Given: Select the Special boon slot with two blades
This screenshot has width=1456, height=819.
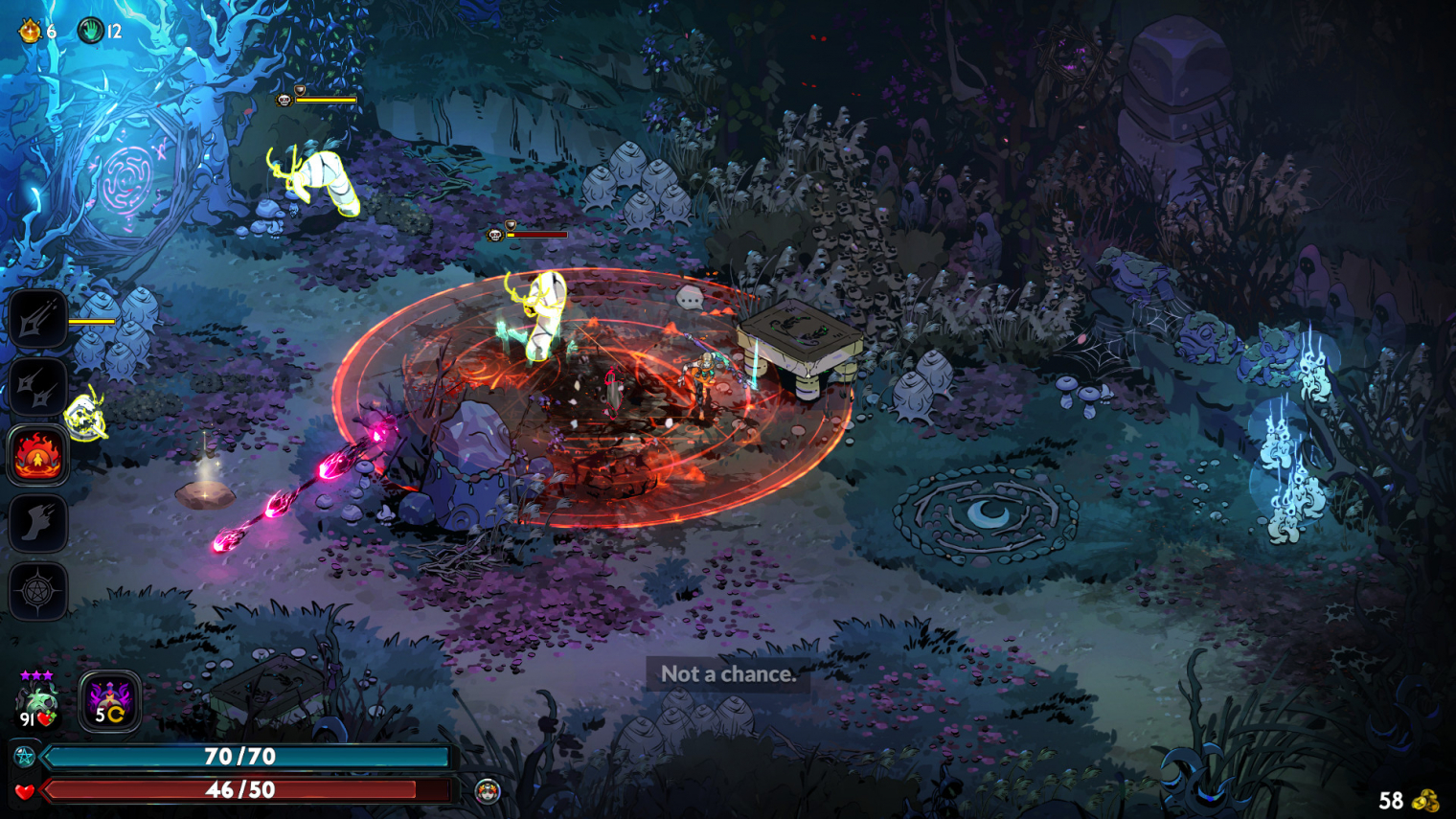Looking at the screenshot, I should pyautogui.click(x=37, y=387).
